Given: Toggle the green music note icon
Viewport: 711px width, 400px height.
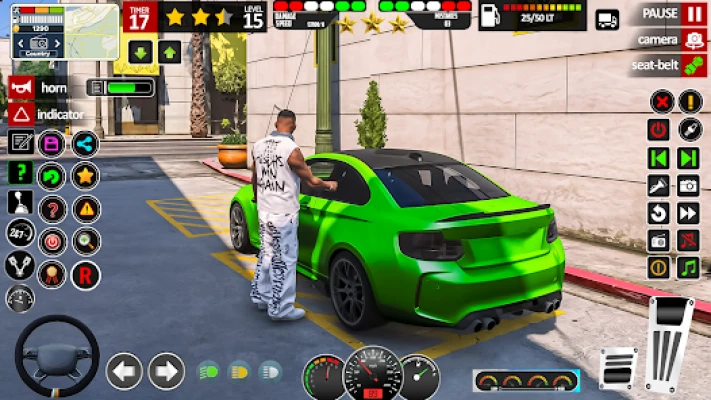Looking at the screenshot, I should [687, 267].
